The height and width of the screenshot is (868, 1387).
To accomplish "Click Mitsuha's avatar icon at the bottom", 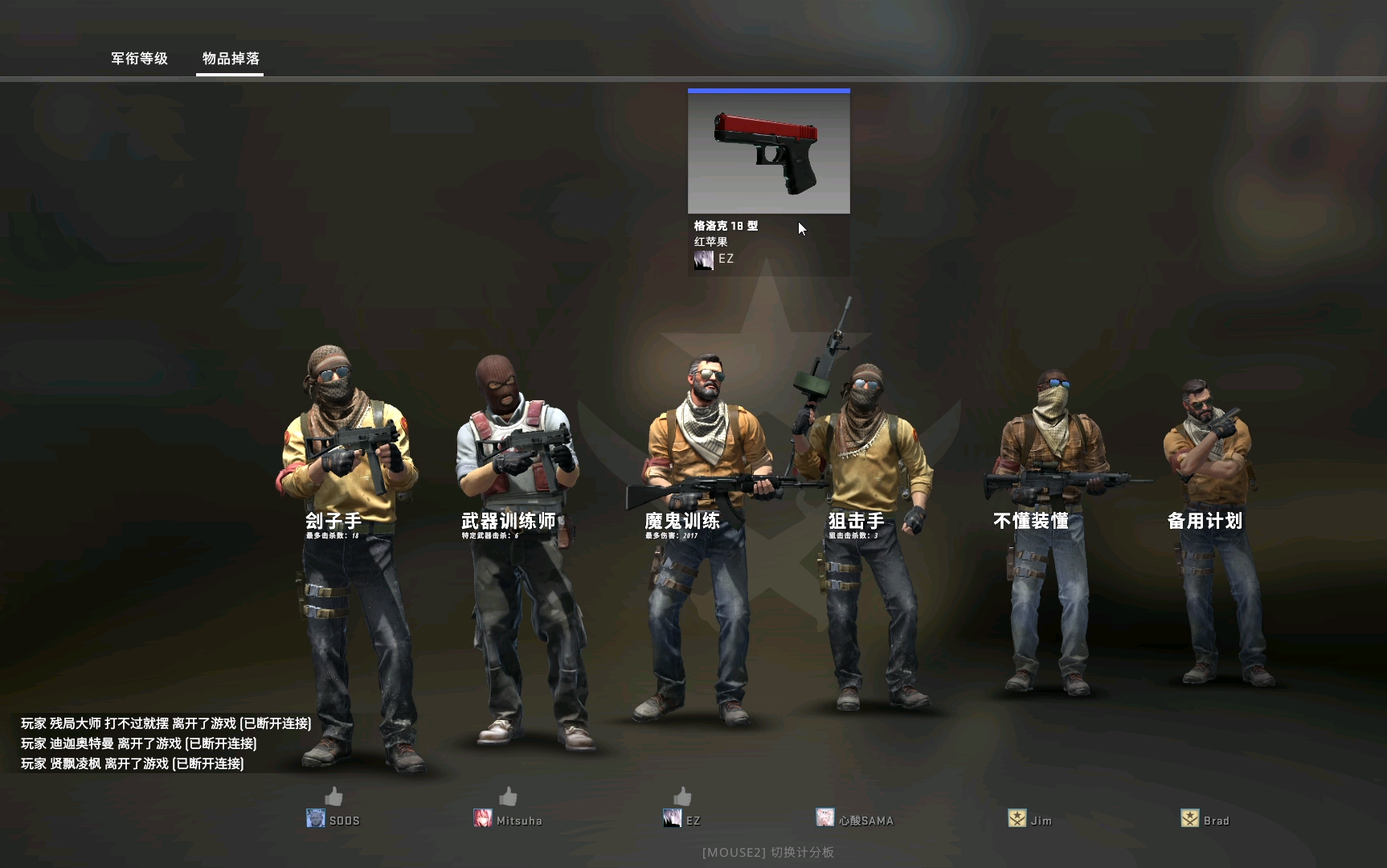I will click(484, 818).
